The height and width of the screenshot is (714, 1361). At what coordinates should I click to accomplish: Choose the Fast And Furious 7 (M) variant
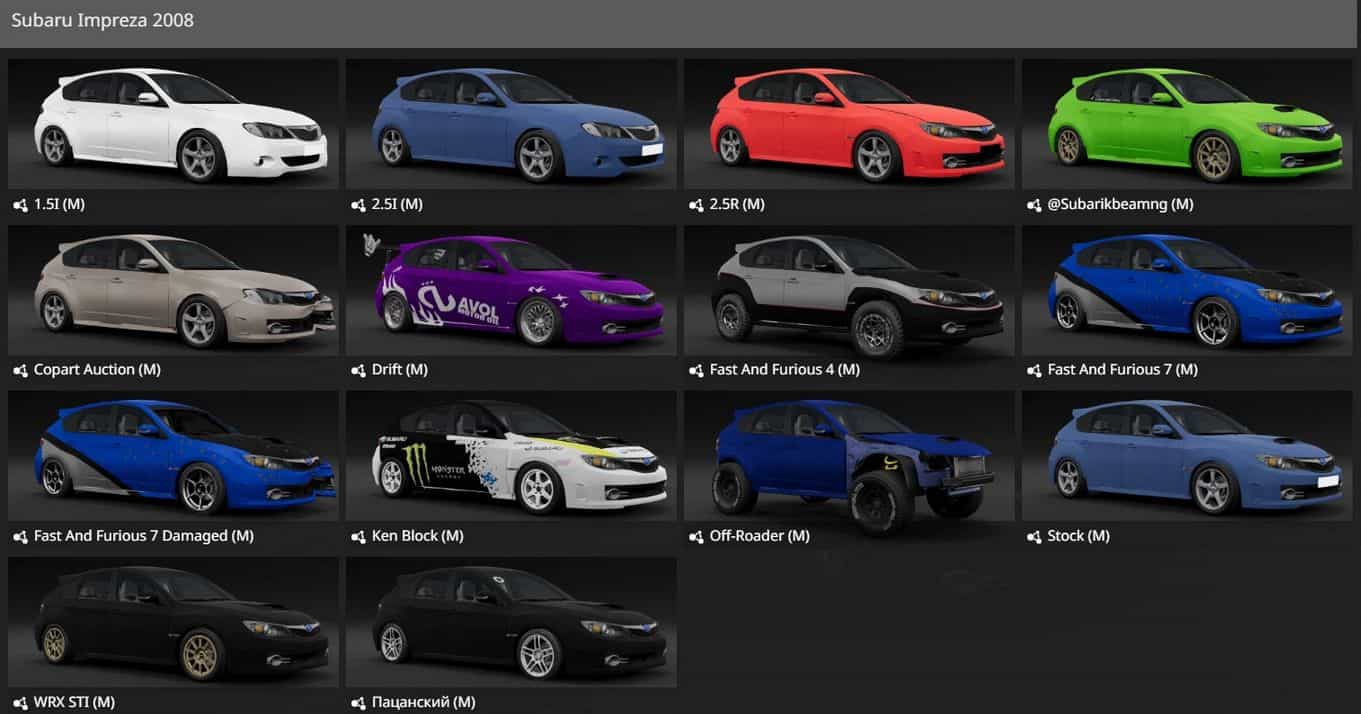1187,290
